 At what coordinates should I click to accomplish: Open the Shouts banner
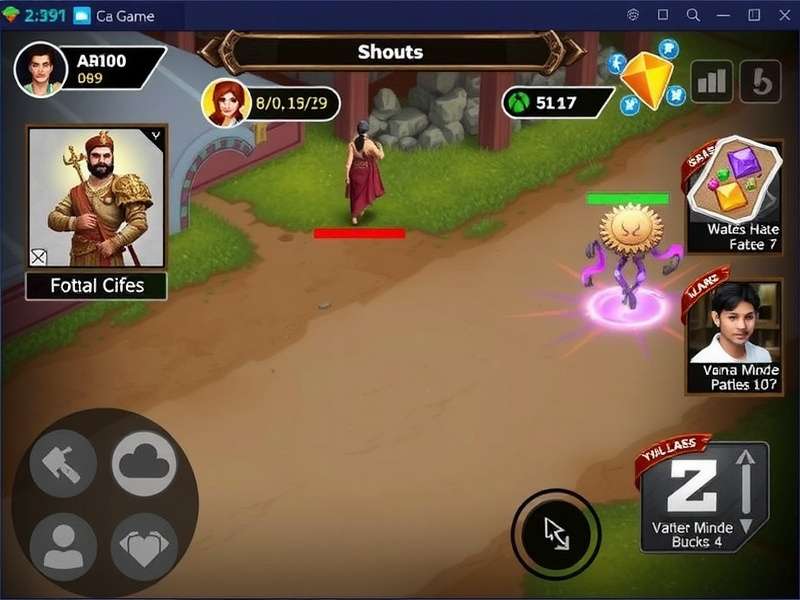point(390,52)
